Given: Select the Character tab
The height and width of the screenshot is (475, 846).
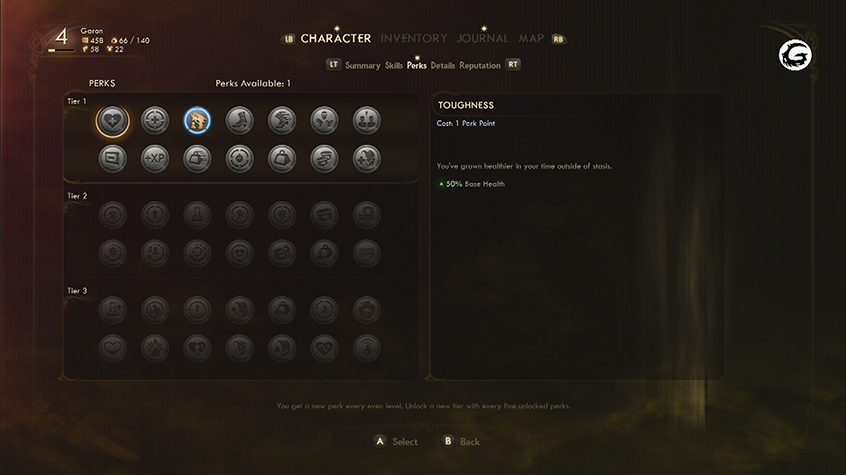Looking at the screenshot, I should (336, 38).
